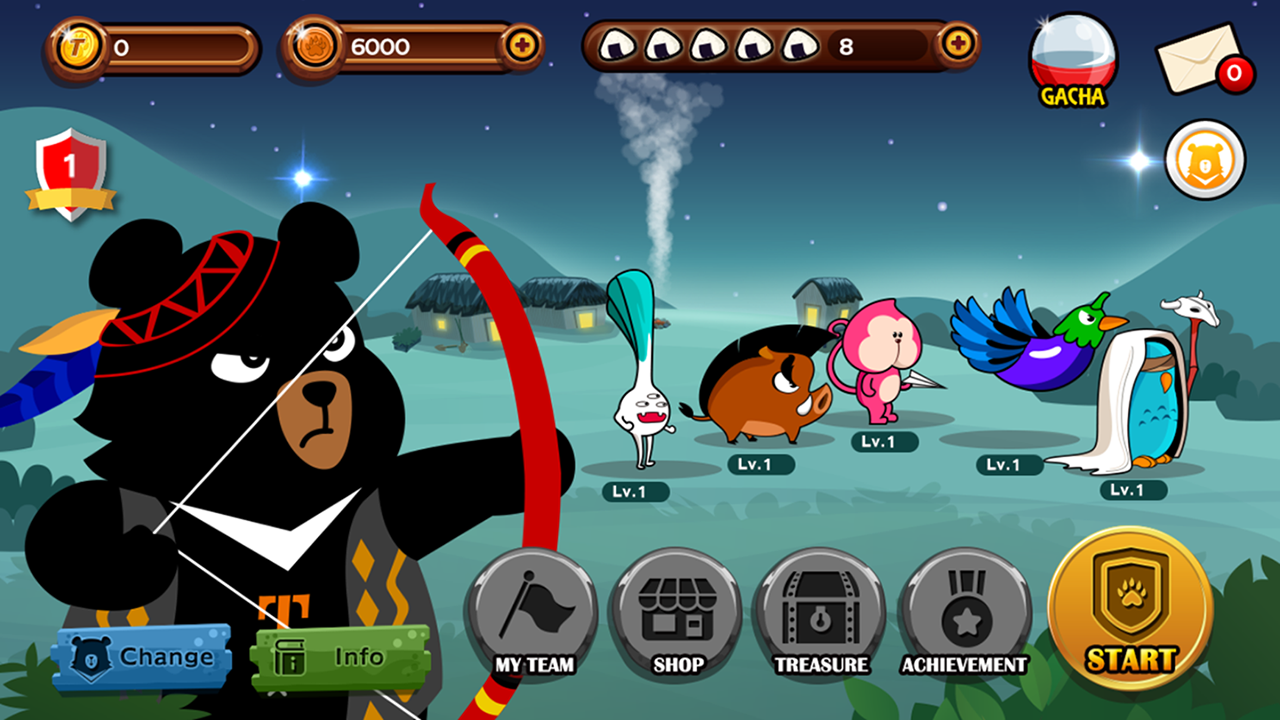Add more rice ball stamina
Screen dimensions: 1280x720
click(957, 44)
